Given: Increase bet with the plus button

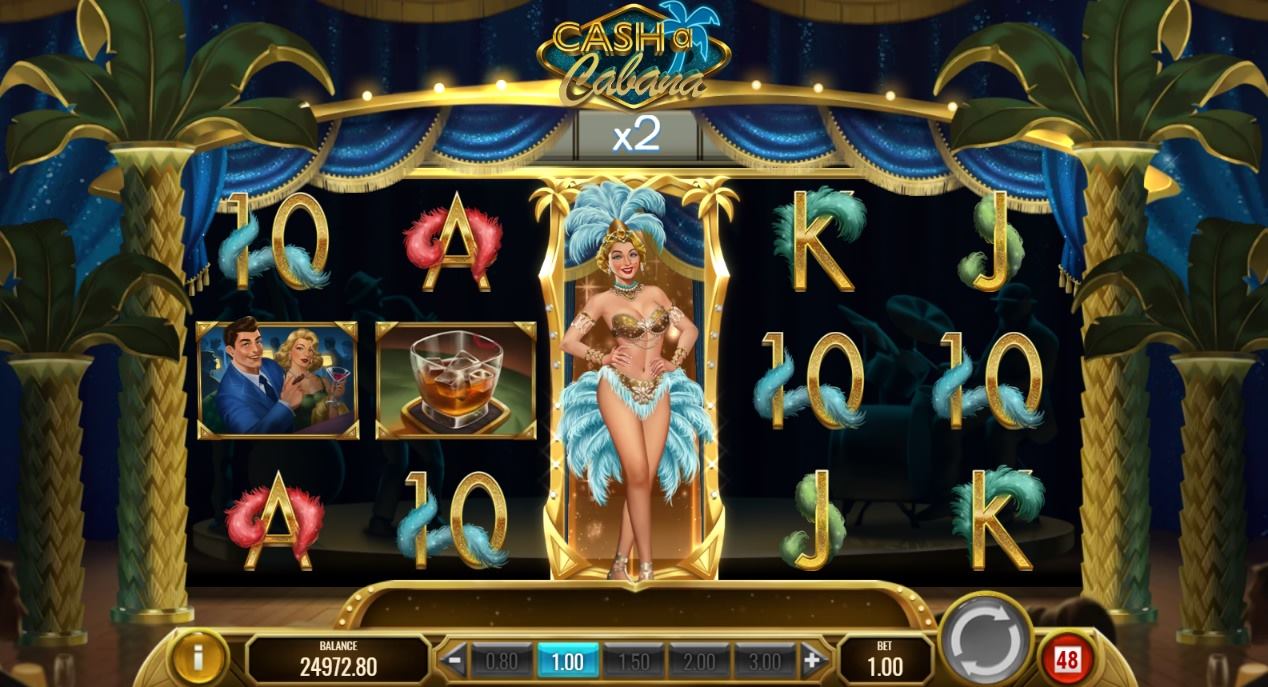Looking at the screenshot, I should click(811, 660).
